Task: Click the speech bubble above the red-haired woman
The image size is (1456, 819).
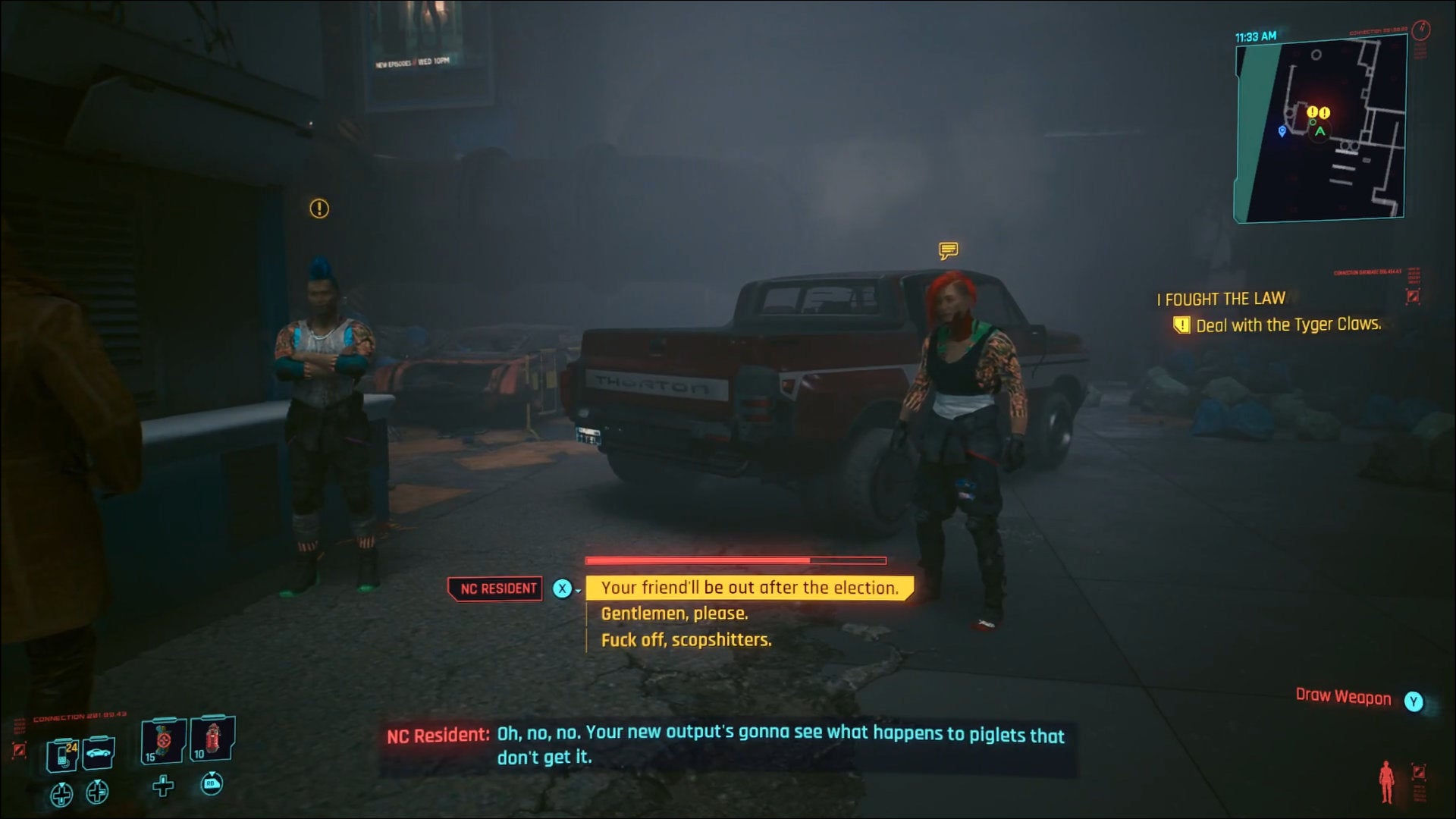Action: [x=948, y=250]
